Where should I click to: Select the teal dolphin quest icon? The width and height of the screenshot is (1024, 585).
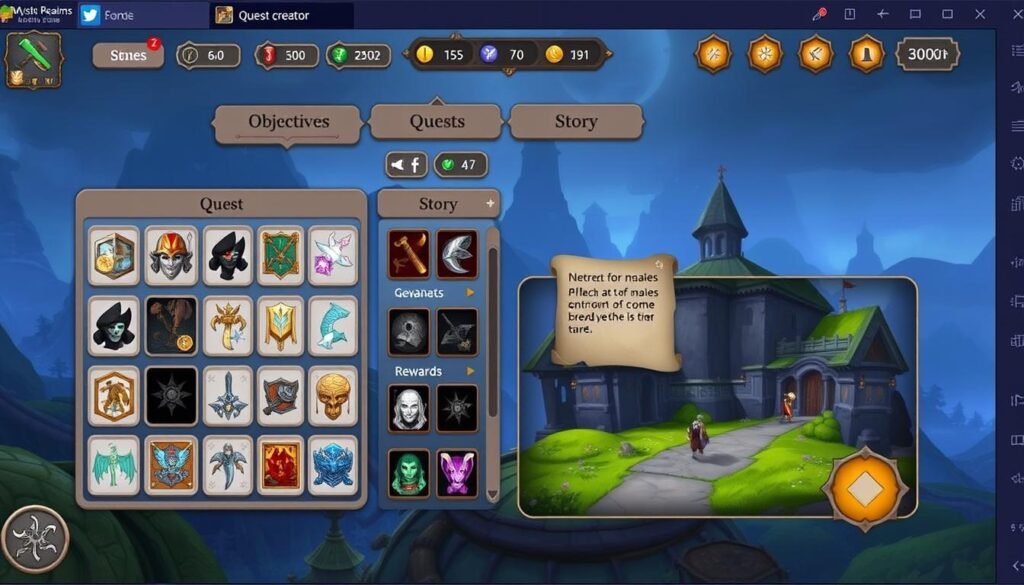(333, 325)
